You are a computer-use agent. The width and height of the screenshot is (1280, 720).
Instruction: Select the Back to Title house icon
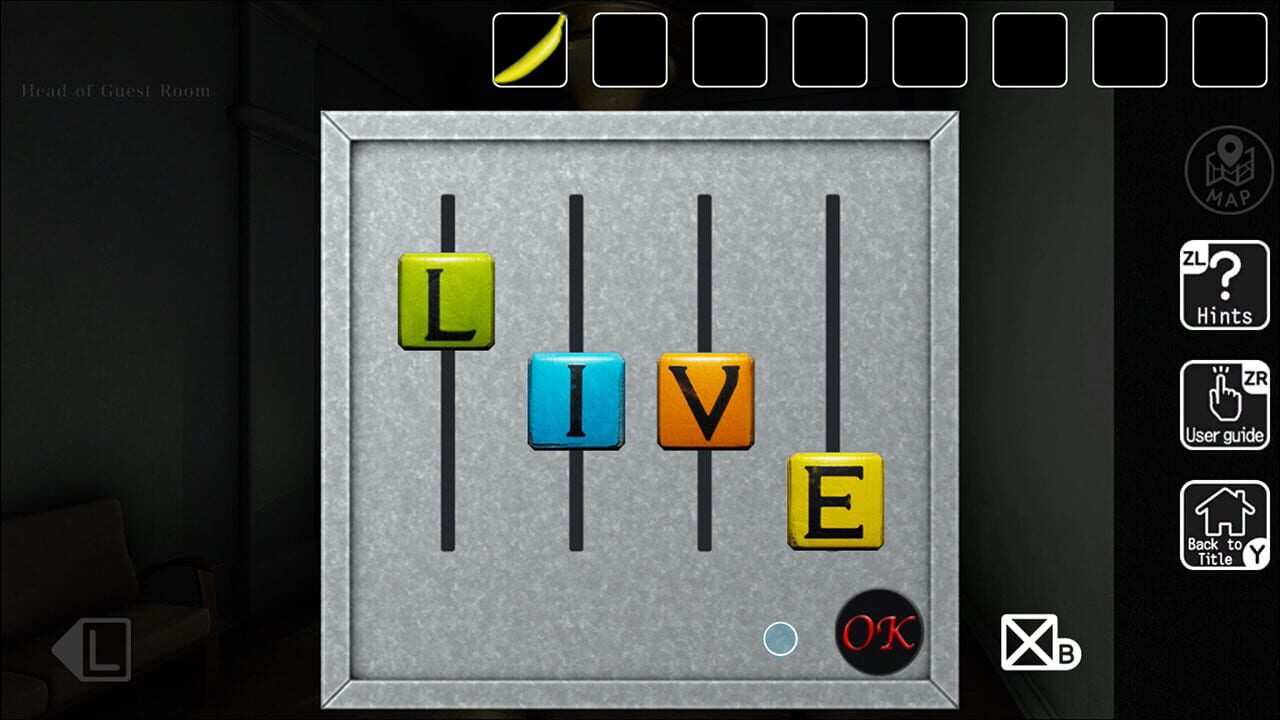[x=1224, y=525]
